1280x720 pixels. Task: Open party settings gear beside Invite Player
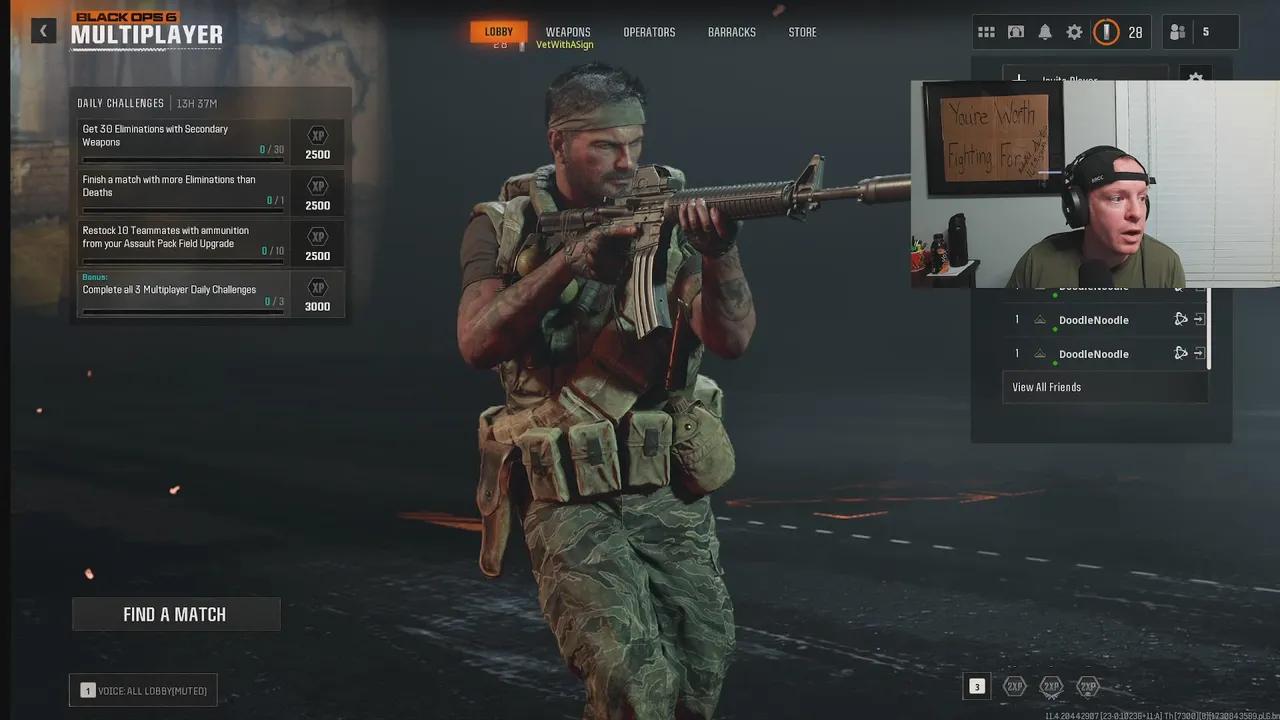click(1196, 79)
